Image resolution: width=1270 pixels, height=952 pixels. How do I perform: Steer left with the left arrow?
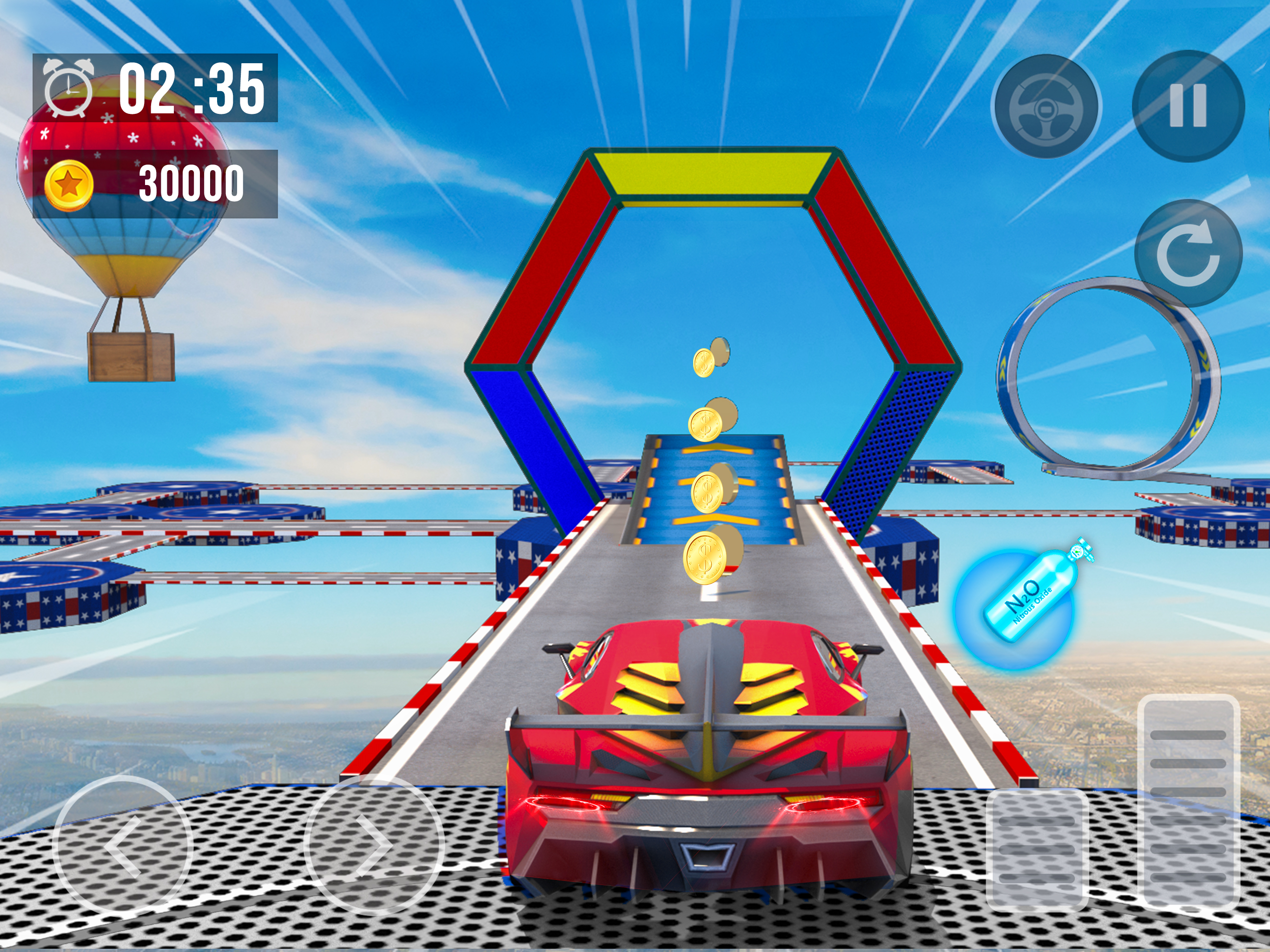123,845
